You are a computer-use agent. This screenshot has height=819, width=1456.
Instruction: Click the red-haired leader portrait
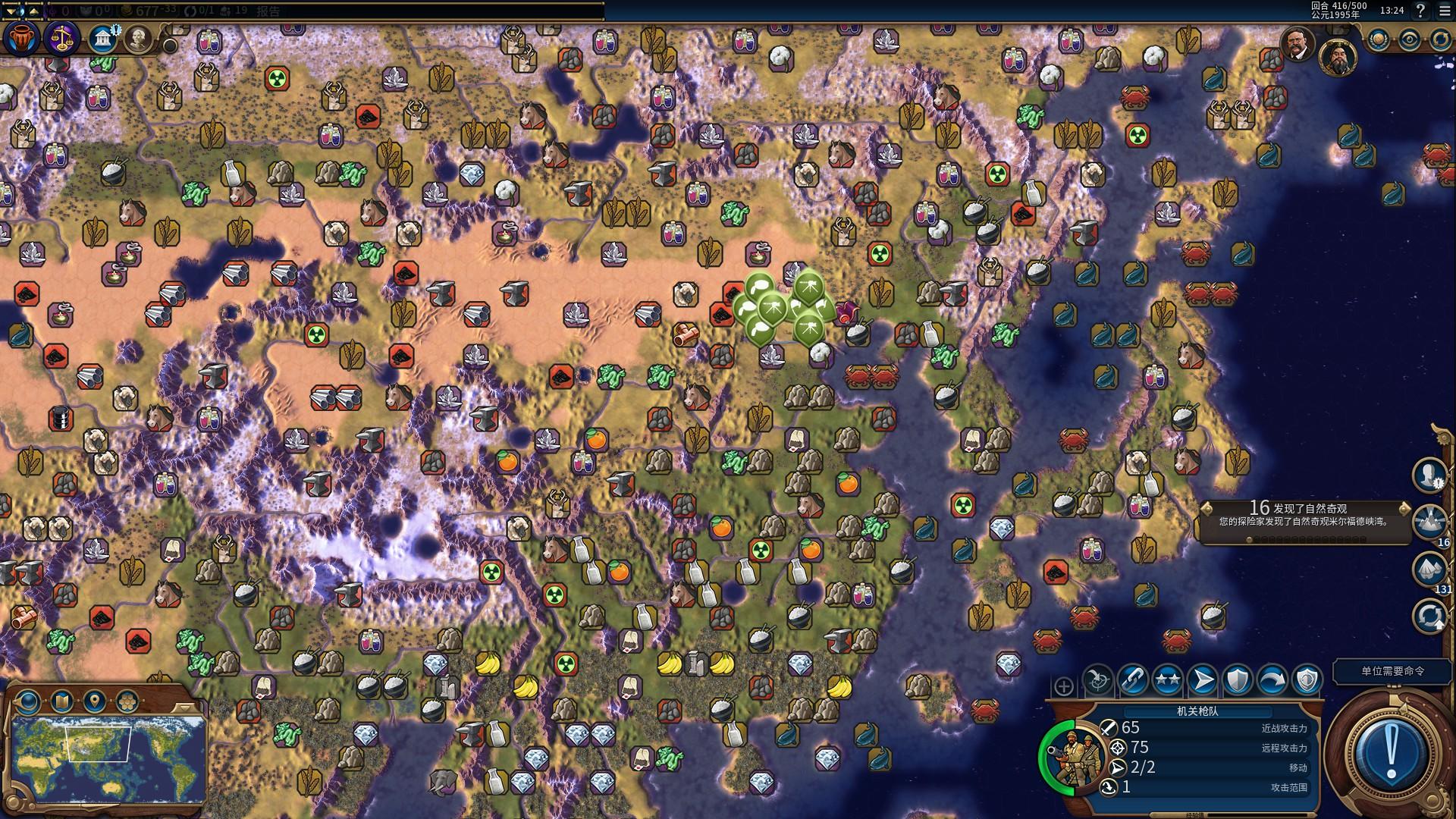(1297, 45)
